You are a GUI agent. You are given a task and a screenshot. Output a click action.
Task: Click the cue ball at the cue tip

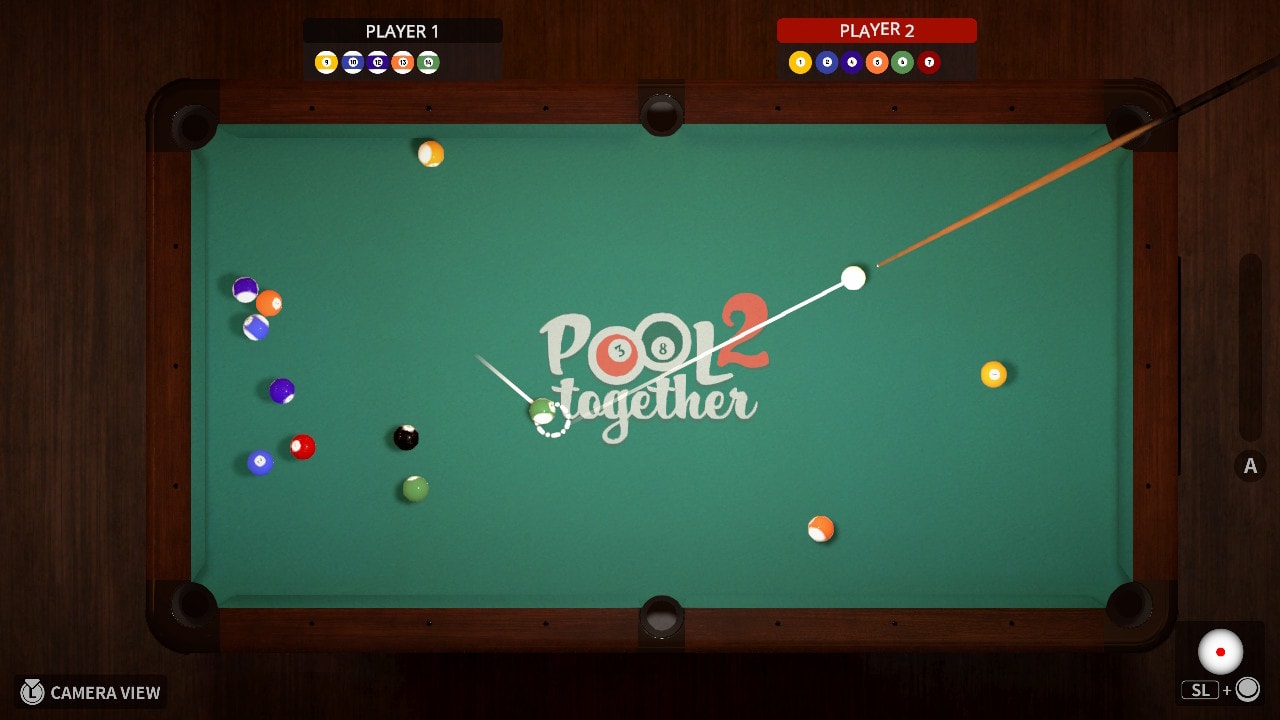[x=853, y=279]
